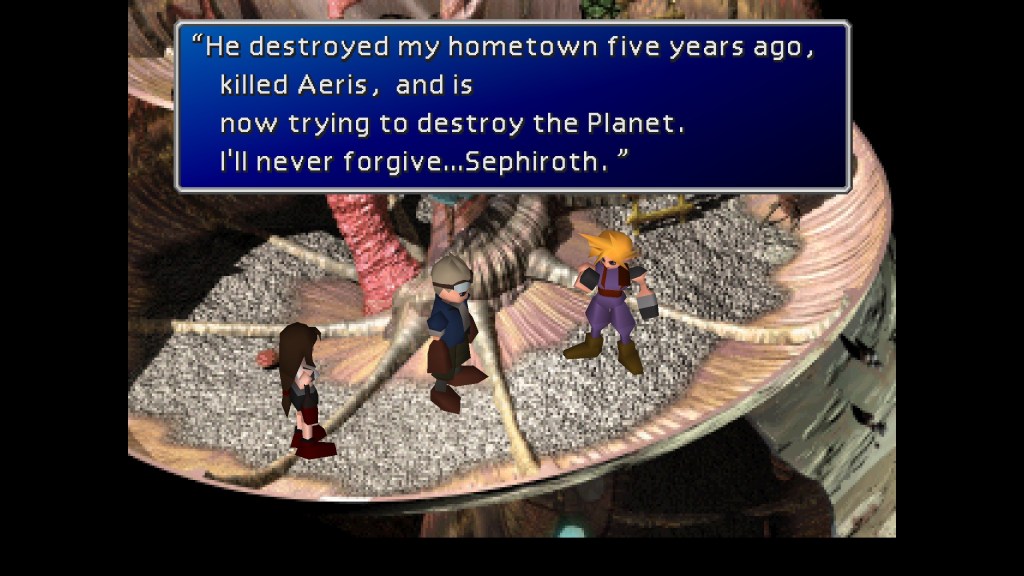Advance the blue Sephiroth dialogue box

[x=512, y=106]
